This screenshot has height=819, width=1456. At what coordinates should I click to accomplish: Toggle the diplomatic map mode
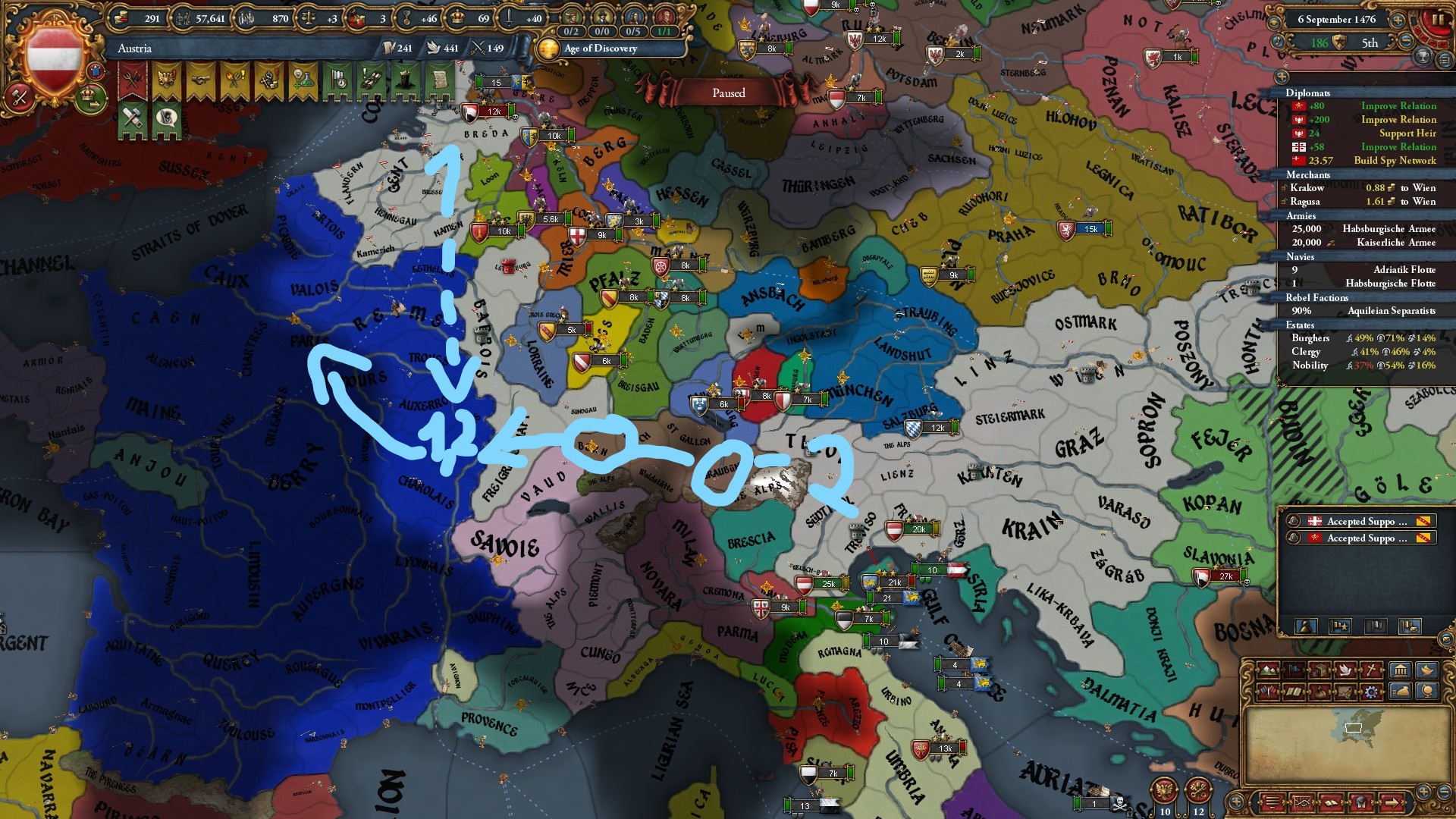[1268, 692]
